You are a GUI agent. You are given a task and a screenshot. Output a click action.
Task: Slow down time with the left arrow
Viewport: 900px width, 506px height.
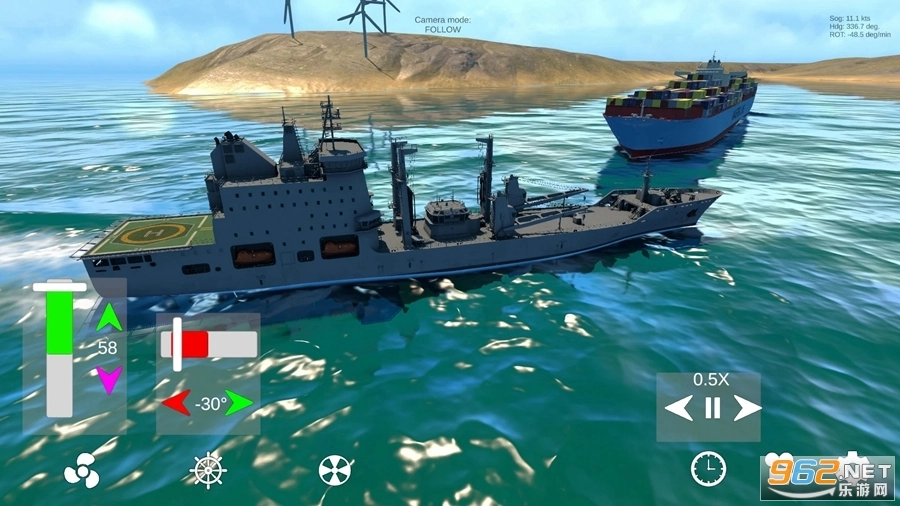pyautogui.click(x=679, y=408)
